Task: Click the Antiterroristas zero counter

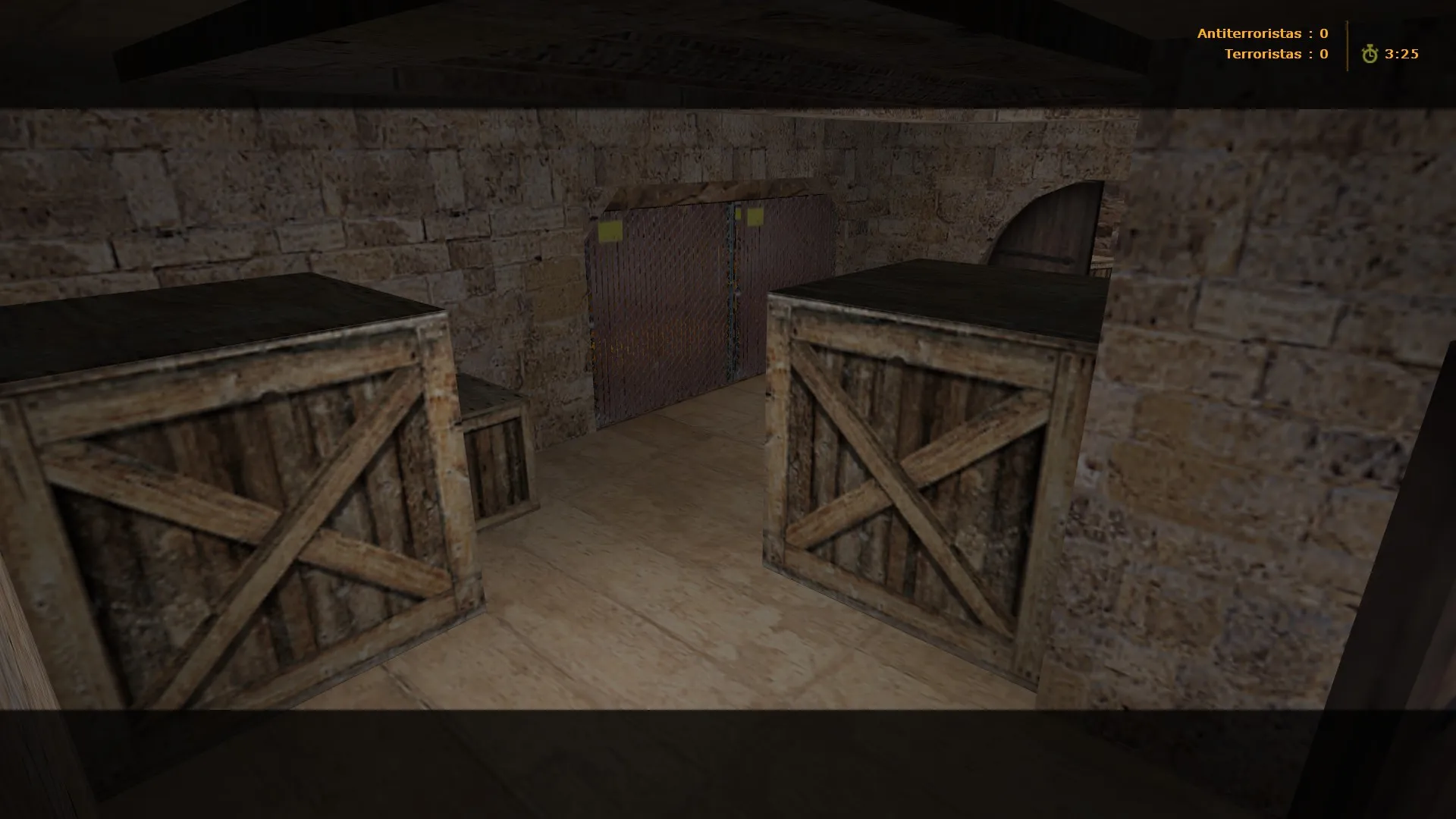Action: coord(1323,33)
